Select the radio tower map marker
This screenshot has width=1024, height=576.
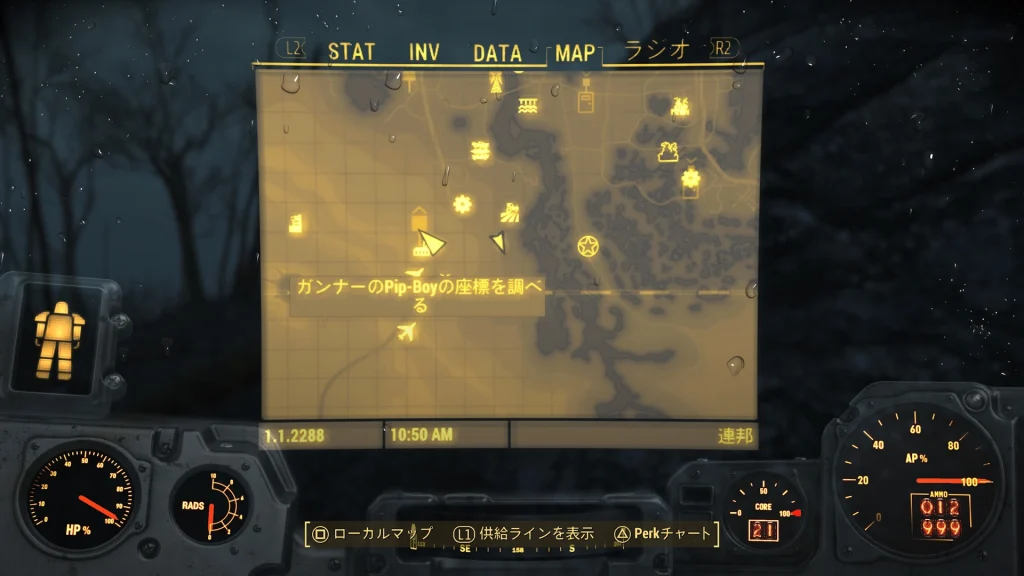tap(496, 85)
